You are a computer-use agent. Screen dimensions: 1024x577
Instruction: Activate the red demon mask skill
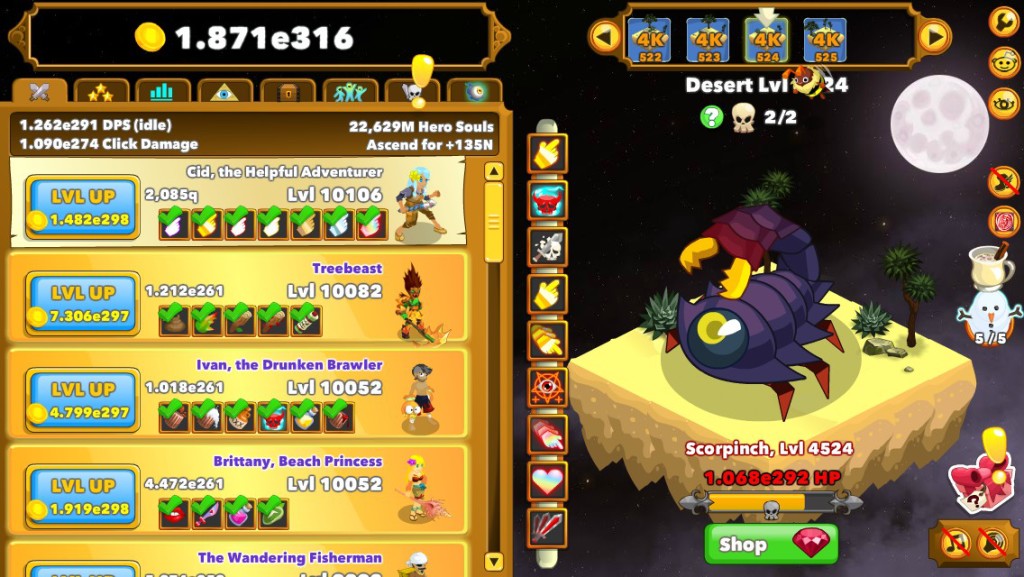click(x=548, y=200)
